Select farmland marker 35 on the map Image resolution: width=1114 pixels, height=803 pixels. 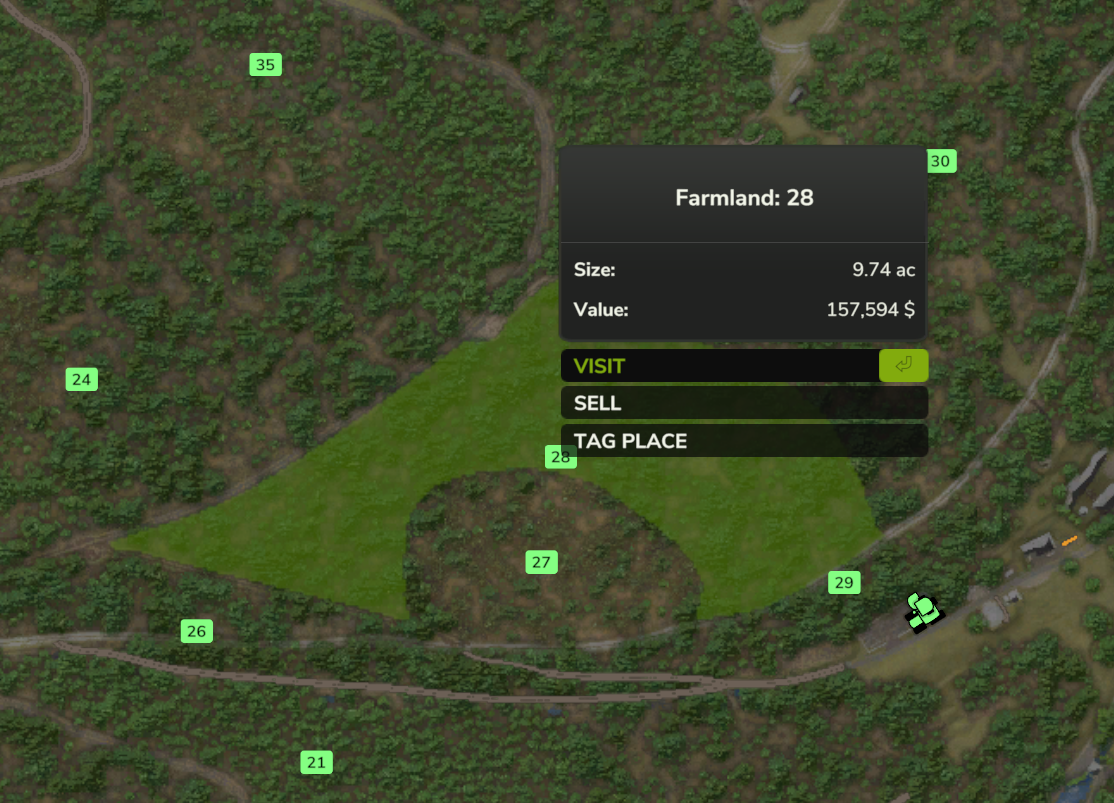point(265,65)
